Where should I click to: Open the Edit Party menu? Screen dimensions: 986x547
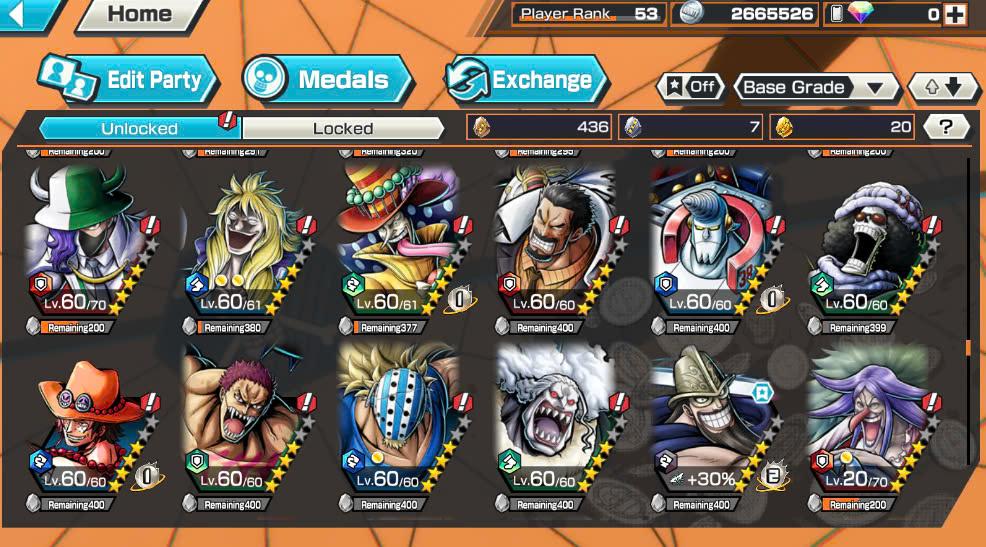127,80
